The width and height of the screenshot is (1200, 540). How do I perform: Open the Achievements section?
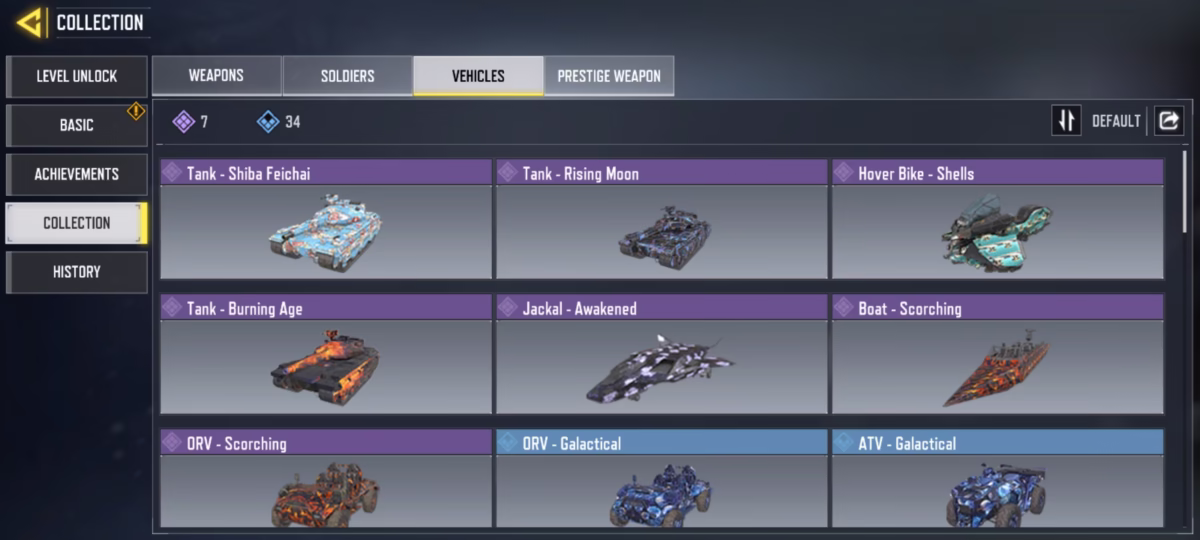(x=77, y=174)
